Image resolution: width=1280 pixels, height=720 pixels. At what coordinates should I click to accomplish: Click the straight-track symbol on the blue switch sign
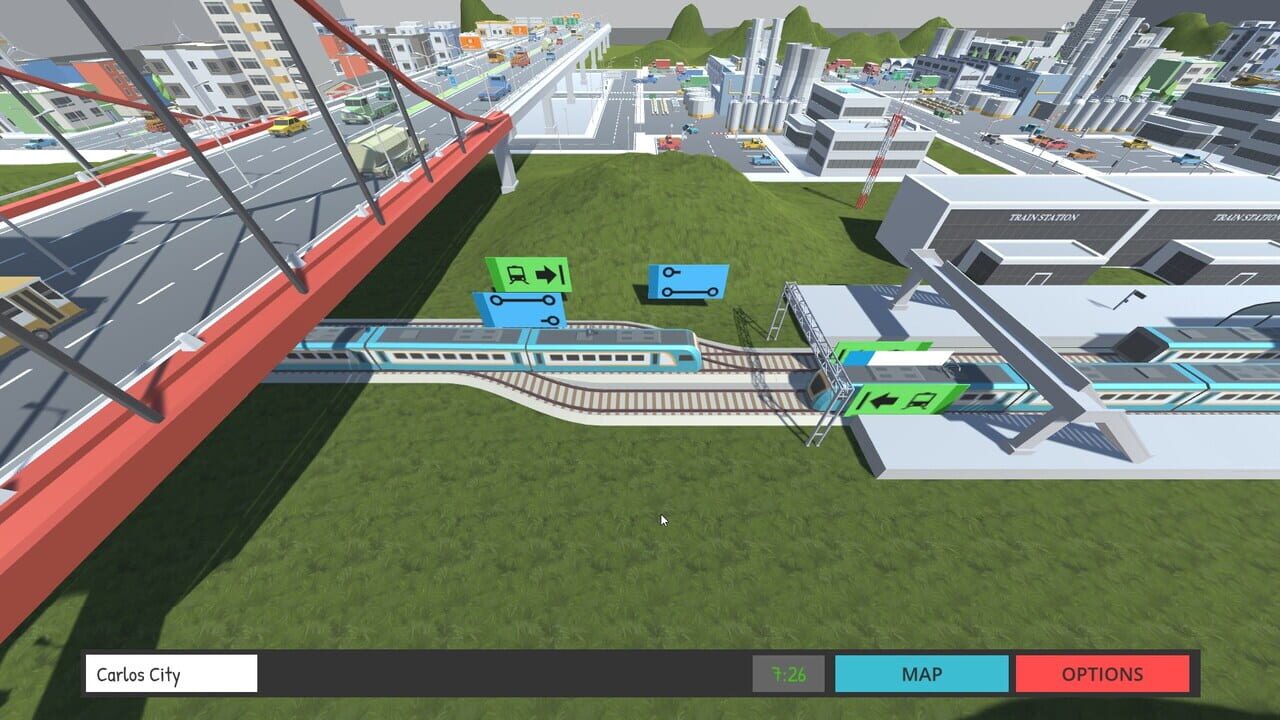coord(523,298)
